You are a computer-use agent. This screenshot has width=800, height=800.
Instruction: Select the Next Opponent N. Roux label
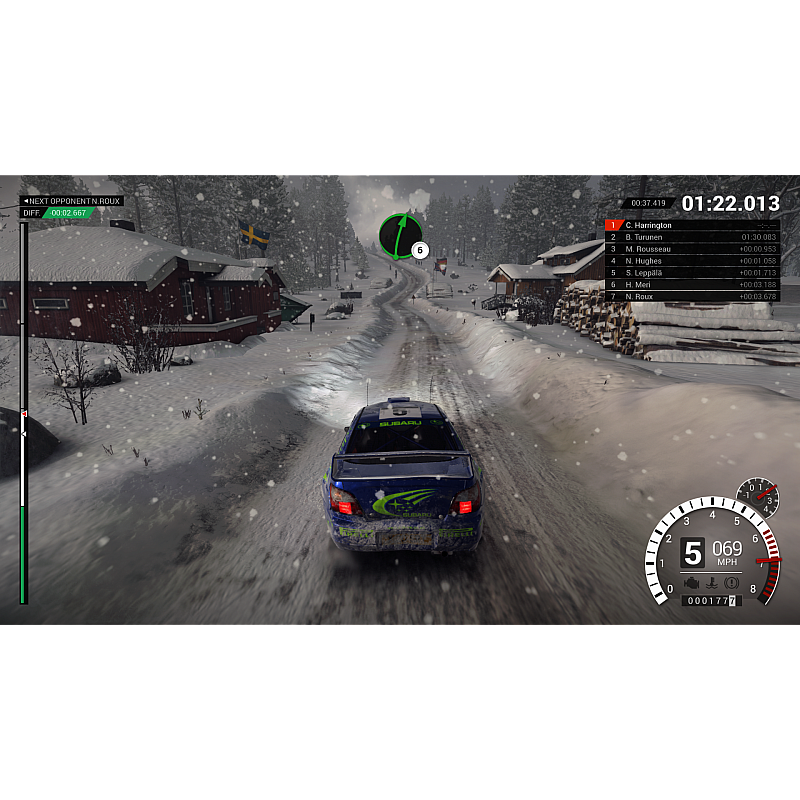[72, 201]
